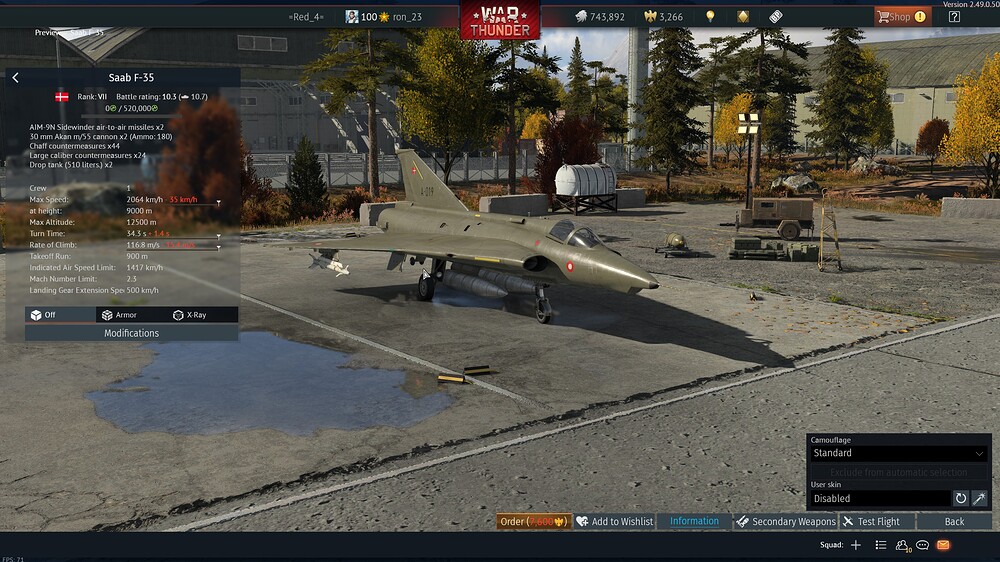Add the aircraft to Wishlist

pyautogui.click(x=614, y=521)
